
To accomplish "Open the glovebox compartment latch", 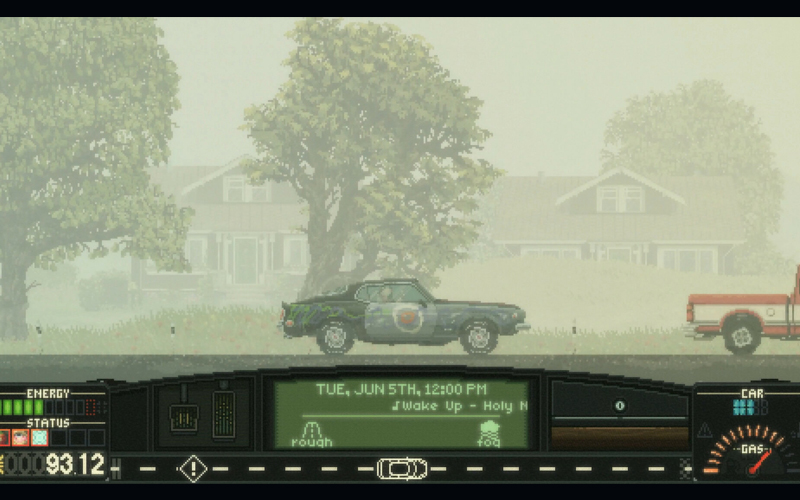I will [619, 405].
